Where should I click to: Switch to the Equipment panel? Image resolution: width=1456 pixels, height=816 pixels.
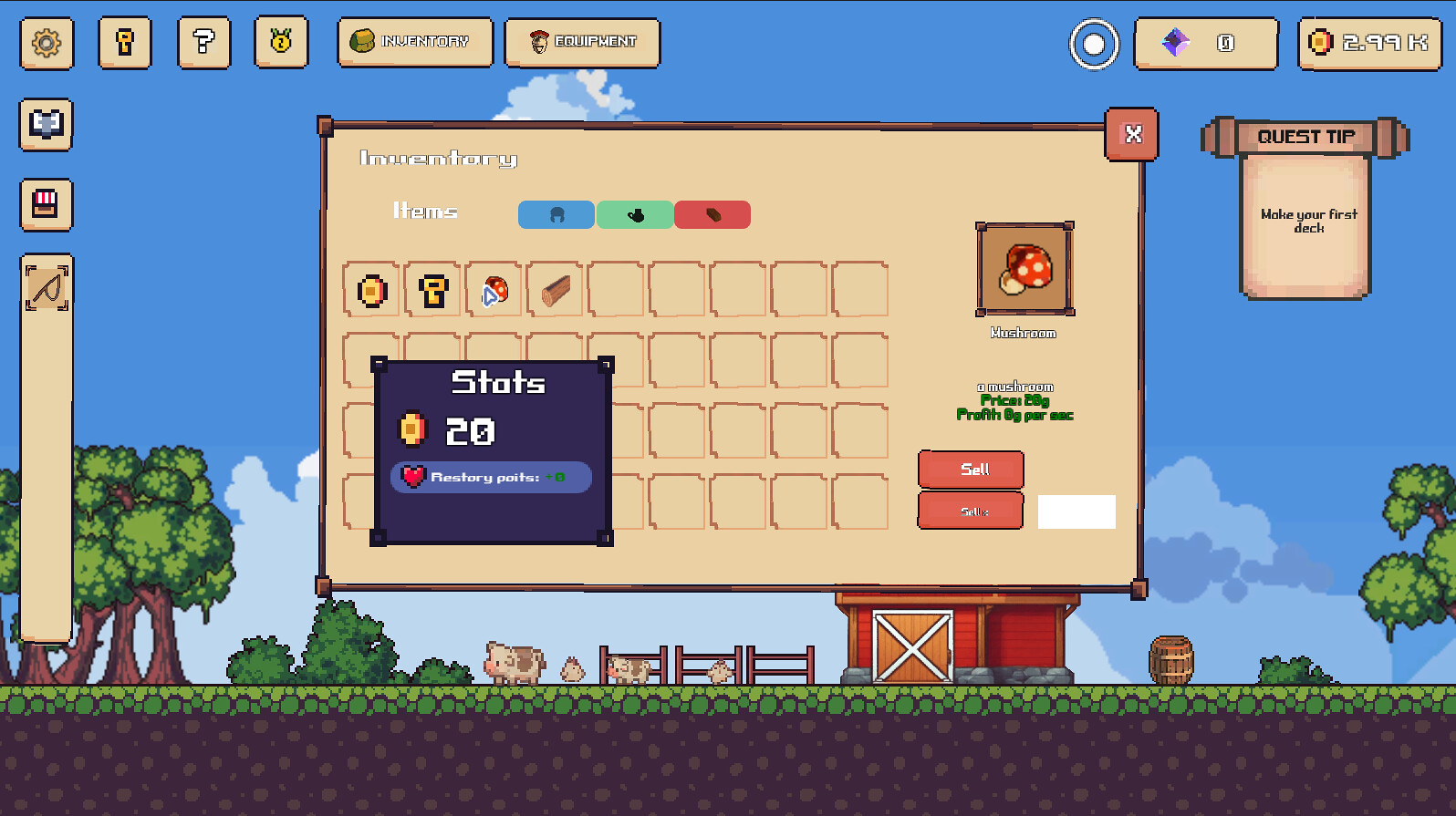(x=582, y=42)
